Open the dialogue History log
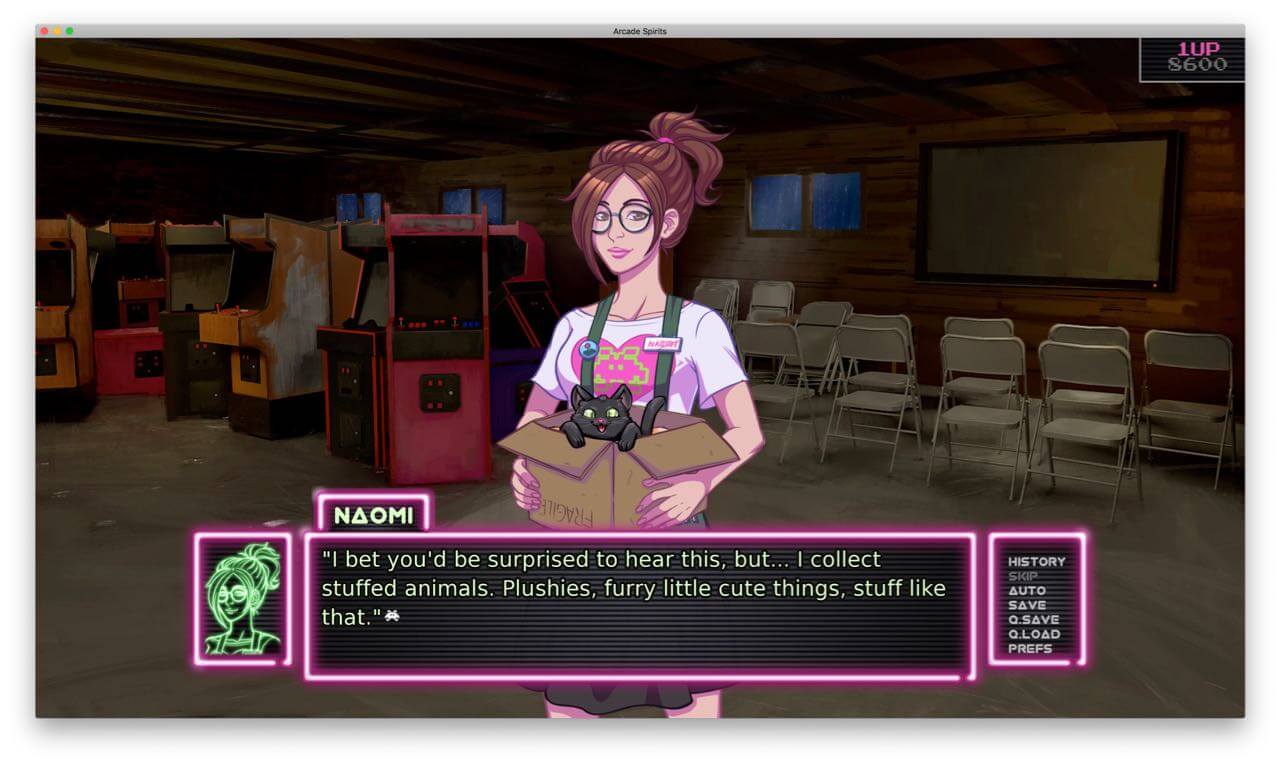Image resolution: width=1280 pixels, height=765 pixels. [x=1036, y=562]
